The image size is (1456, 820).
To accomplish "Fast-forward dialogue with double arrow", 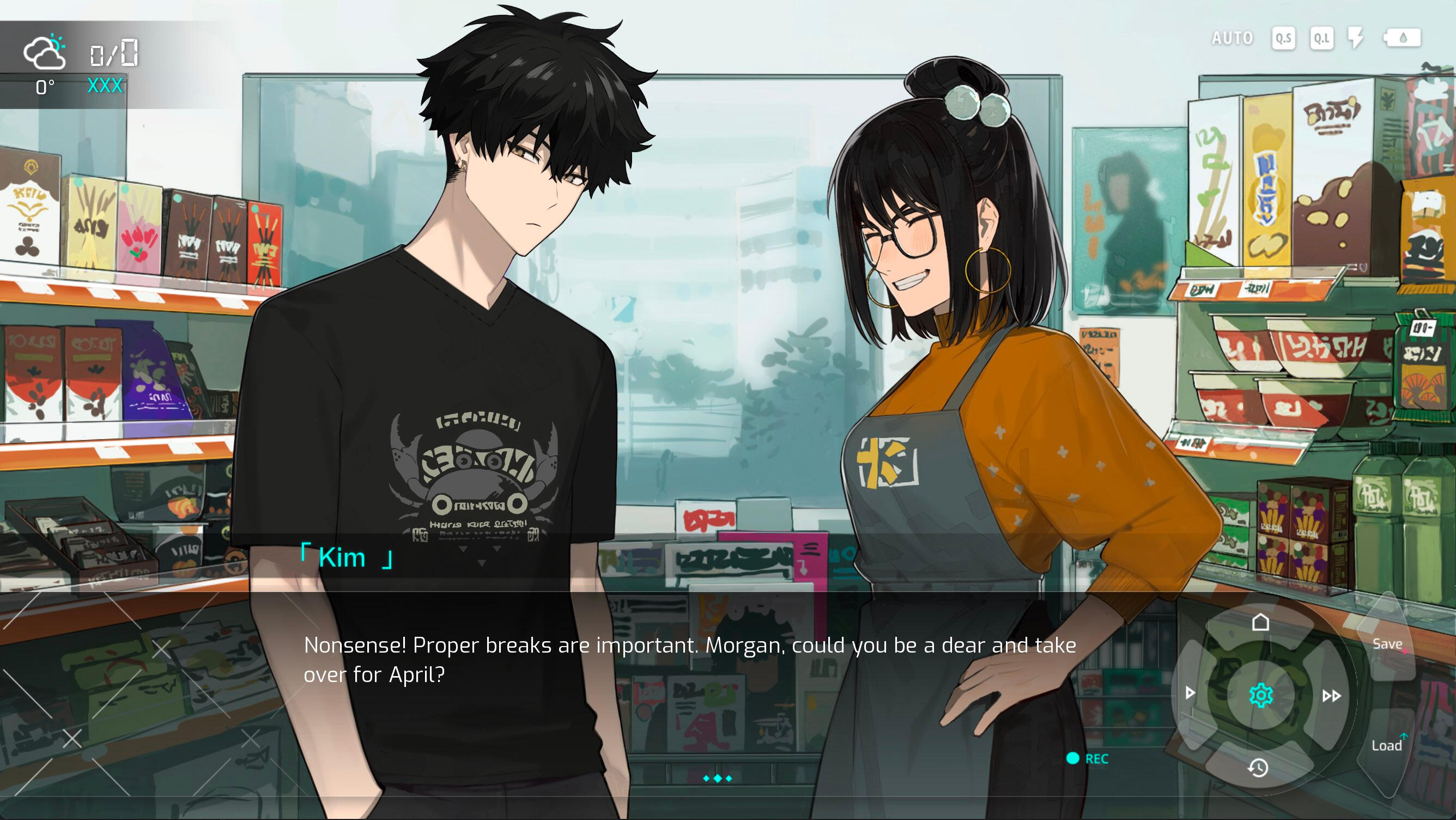I will [1331, 696].
